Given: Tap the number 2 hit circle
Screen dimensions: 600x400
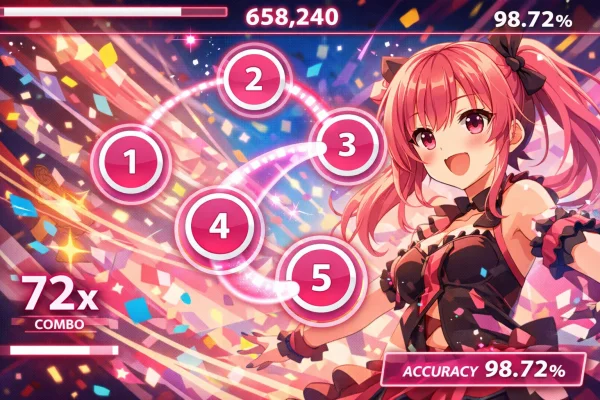Looking at the screenshot, I should (254, 80).
